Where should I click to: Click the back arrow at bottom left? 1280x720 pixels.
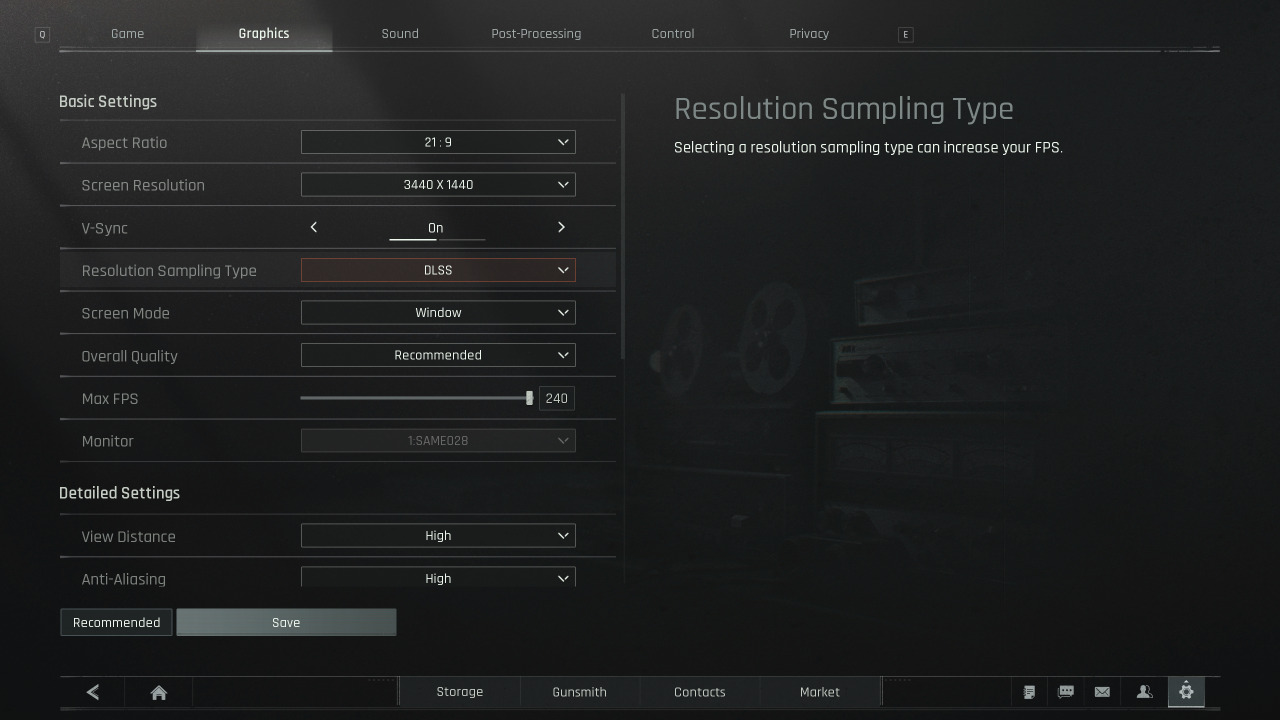[x=92, y=691]
